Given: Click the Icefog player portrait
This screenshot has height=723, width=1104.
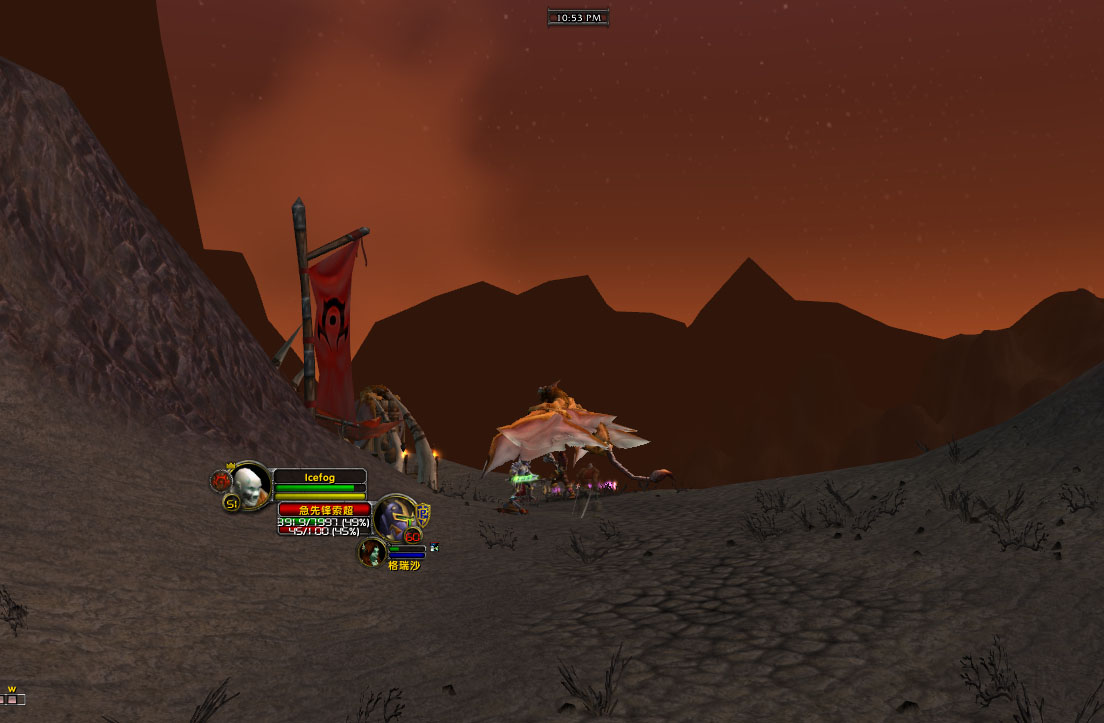Looking at the screenshot, I should 250,484.
